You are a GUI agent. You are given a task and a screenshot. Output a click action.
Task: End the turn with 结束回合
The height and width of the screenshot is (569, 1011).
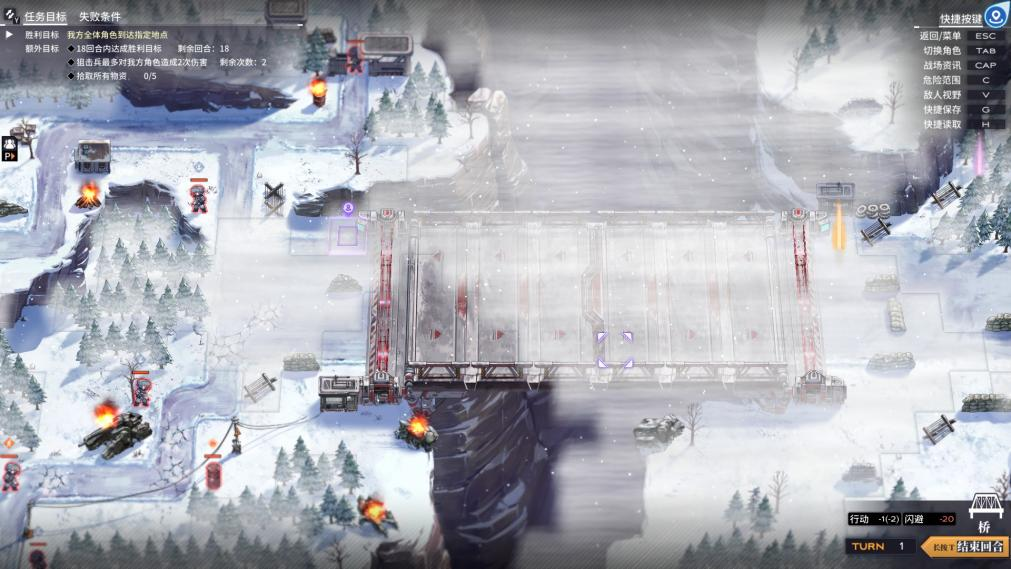(974, 546)
